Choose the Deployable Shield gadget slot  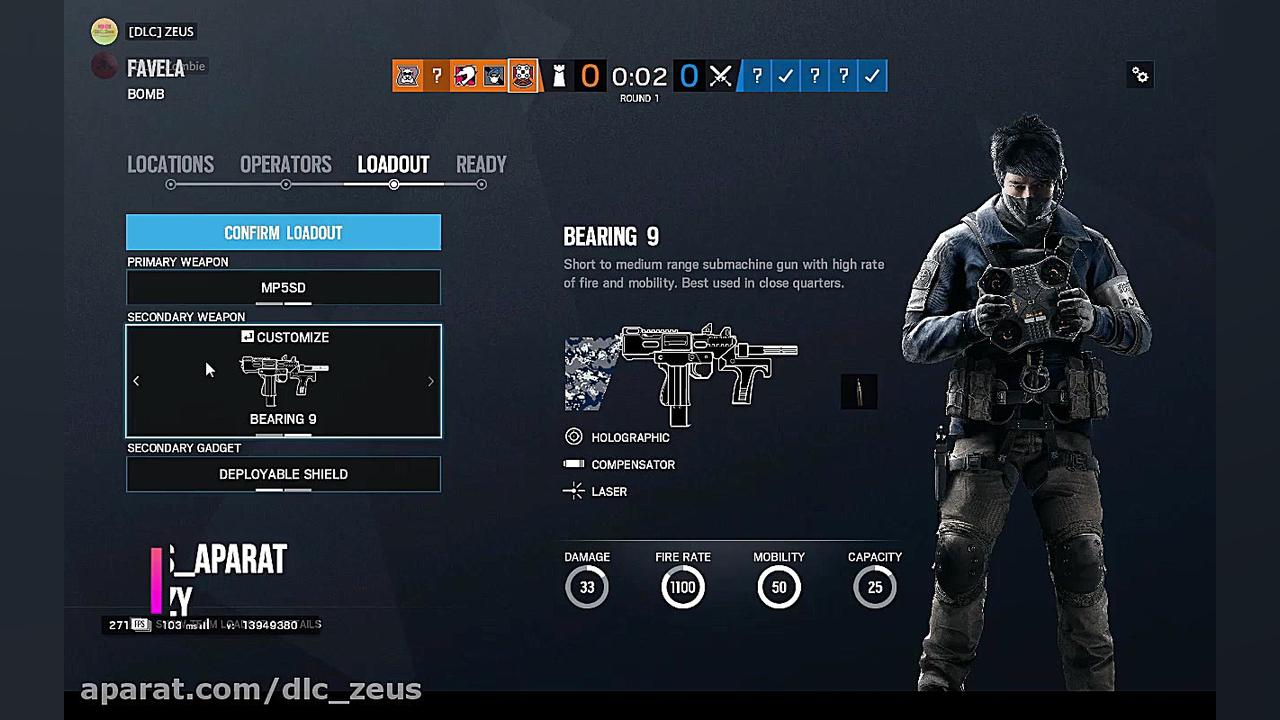click(x=283, y=474)
